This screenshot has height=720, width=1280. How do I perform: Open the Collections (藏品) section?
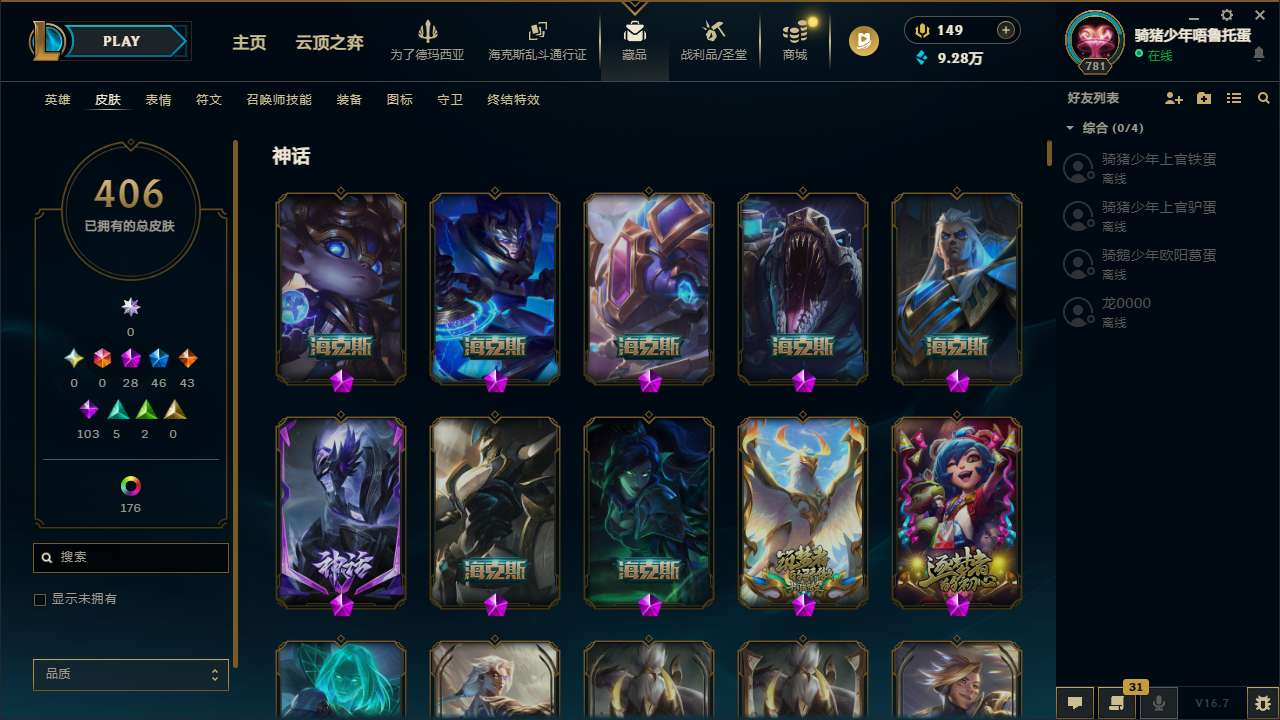click(636, 40)
